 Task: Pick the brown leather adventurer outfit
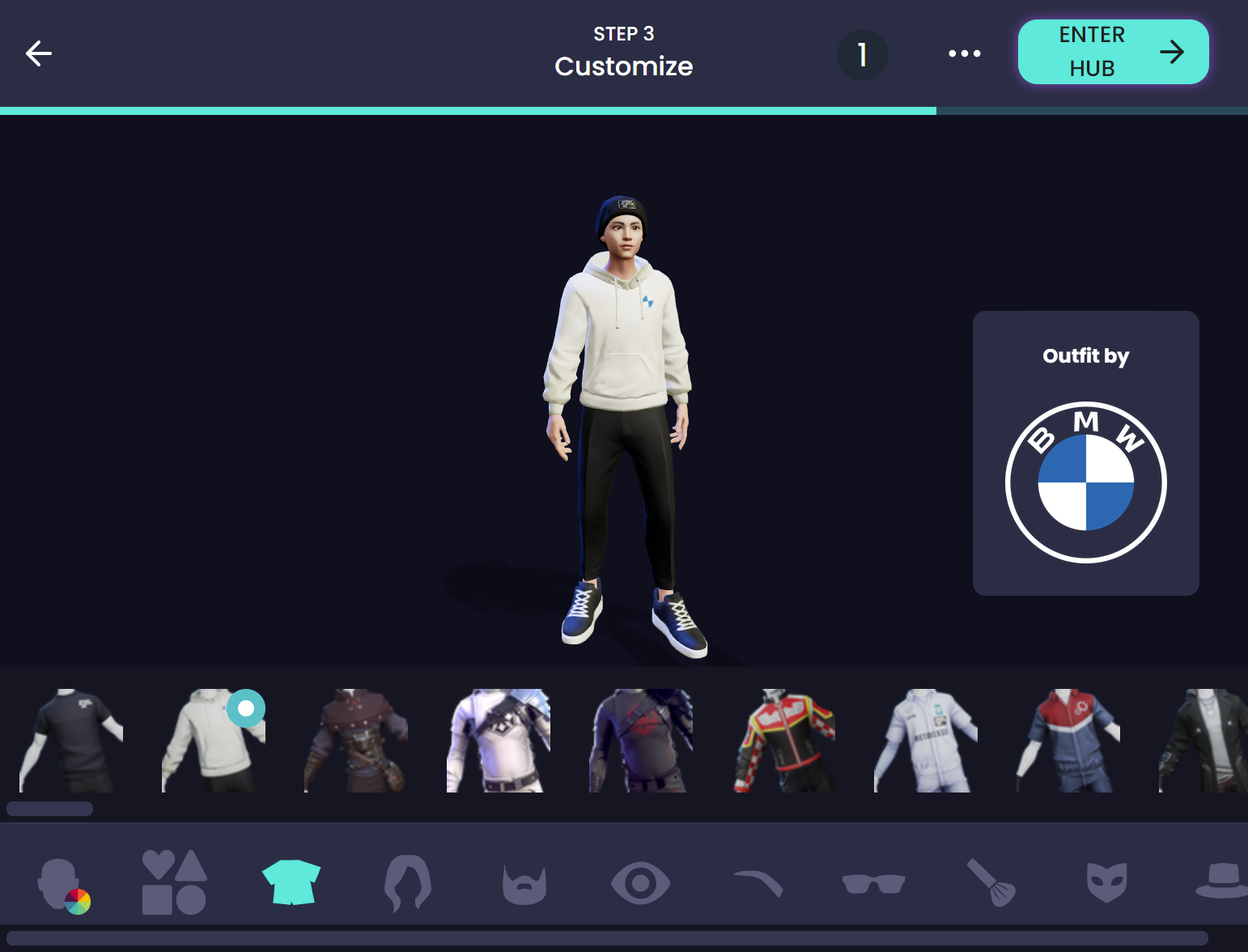[x=356, y=741]
